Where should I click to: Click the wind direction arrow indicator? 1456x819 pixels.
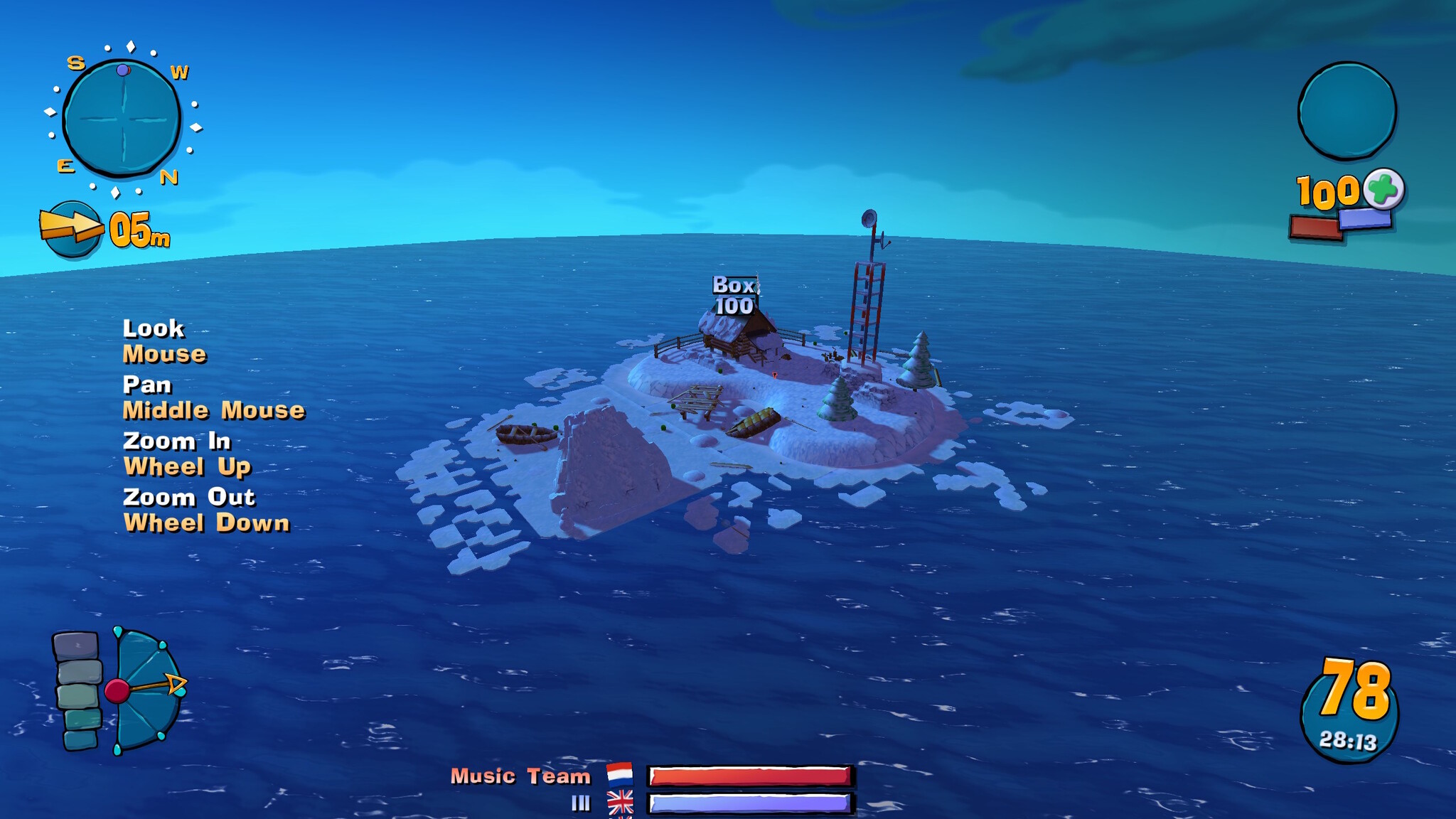point(71,228)
